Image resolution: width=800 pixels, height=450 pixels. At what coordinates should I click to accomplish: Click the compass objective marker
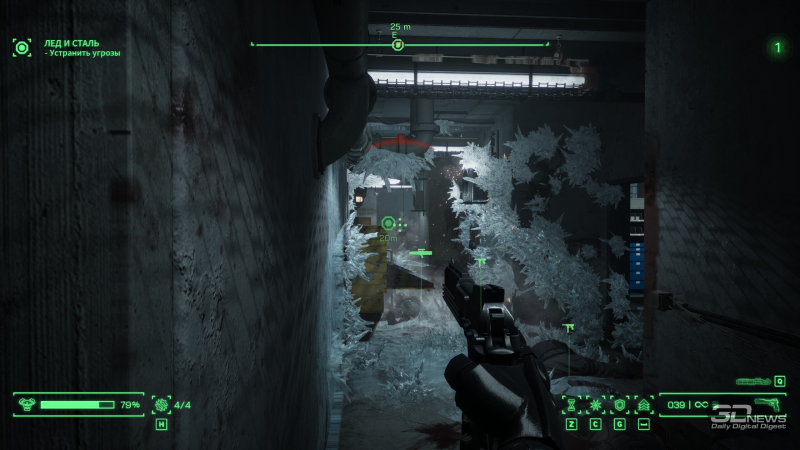[398, 44]
